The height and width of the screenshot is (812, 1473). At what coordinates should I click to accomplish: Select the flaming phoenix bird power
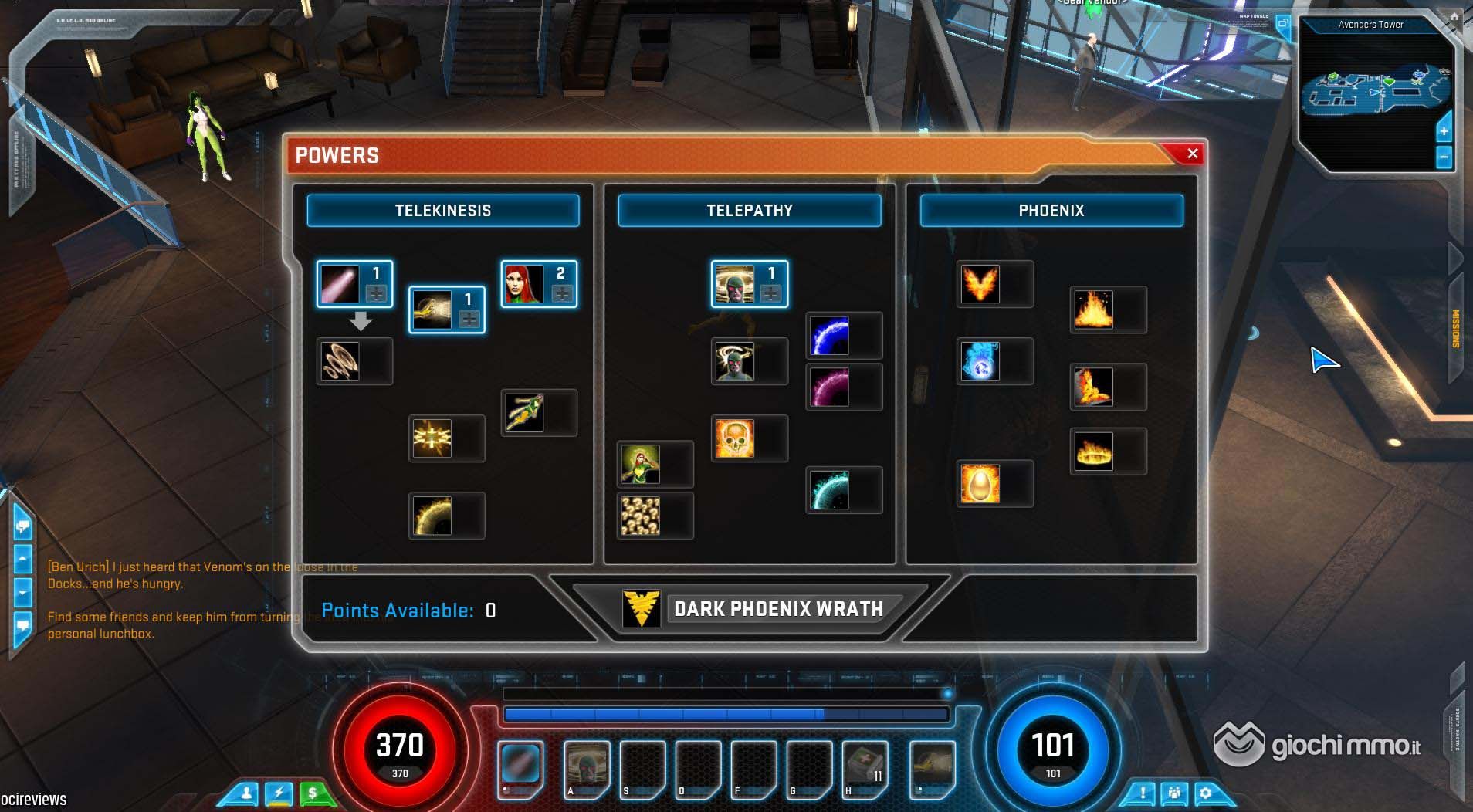980,284
